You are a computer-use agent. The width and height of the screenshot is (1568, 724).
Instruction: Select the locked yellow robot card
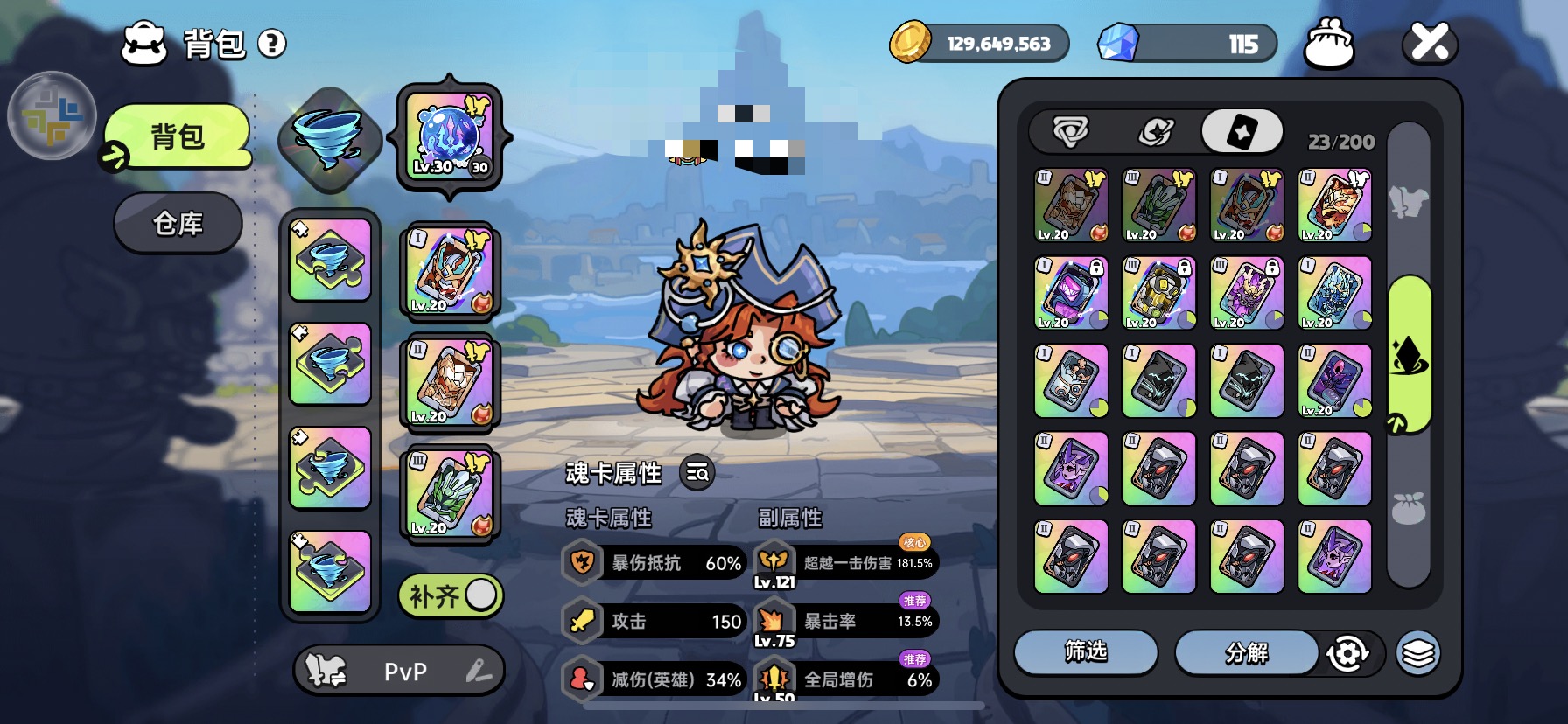1159,293
